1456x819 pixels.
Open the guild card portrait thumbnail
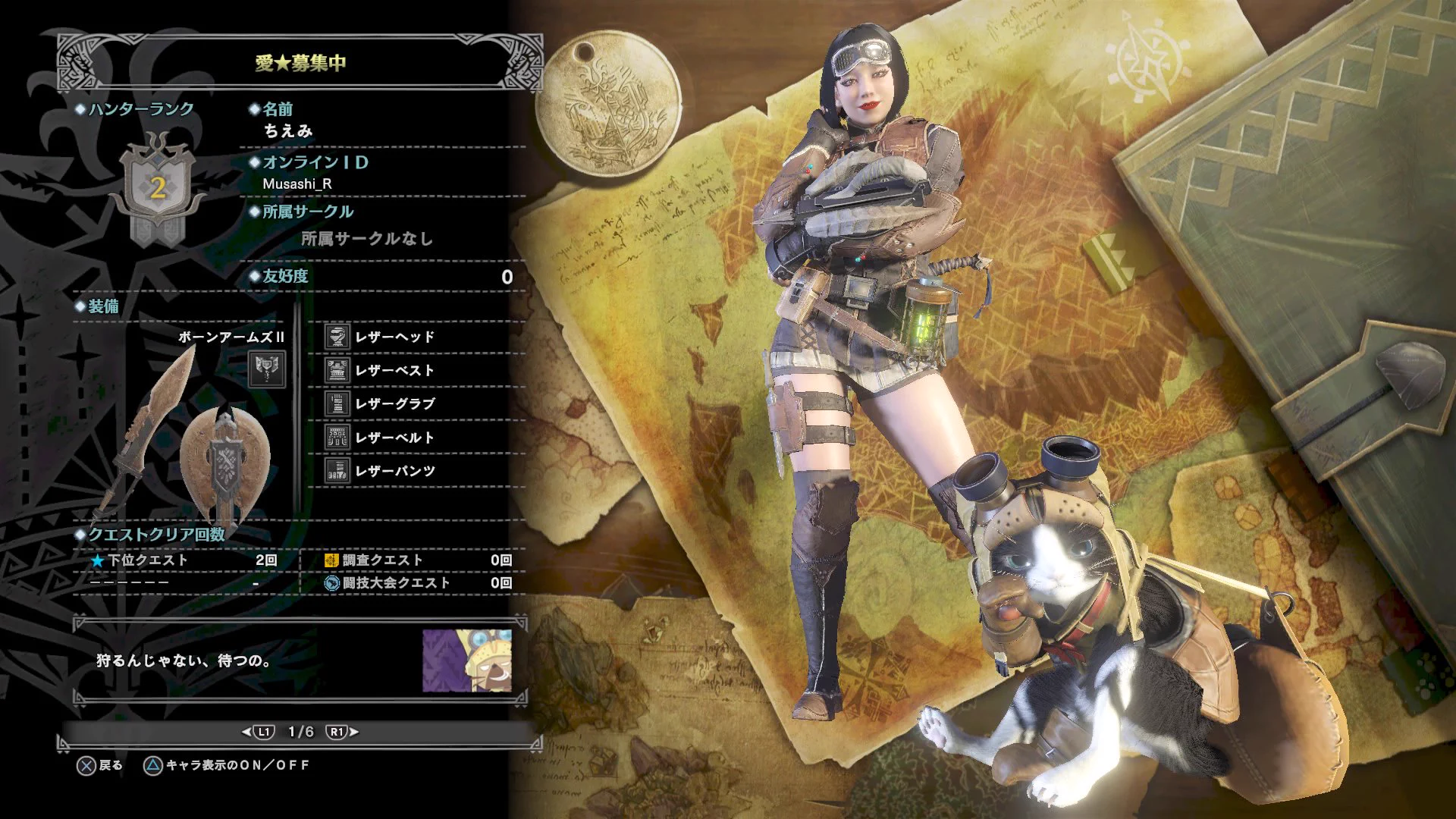pos(466,660)
